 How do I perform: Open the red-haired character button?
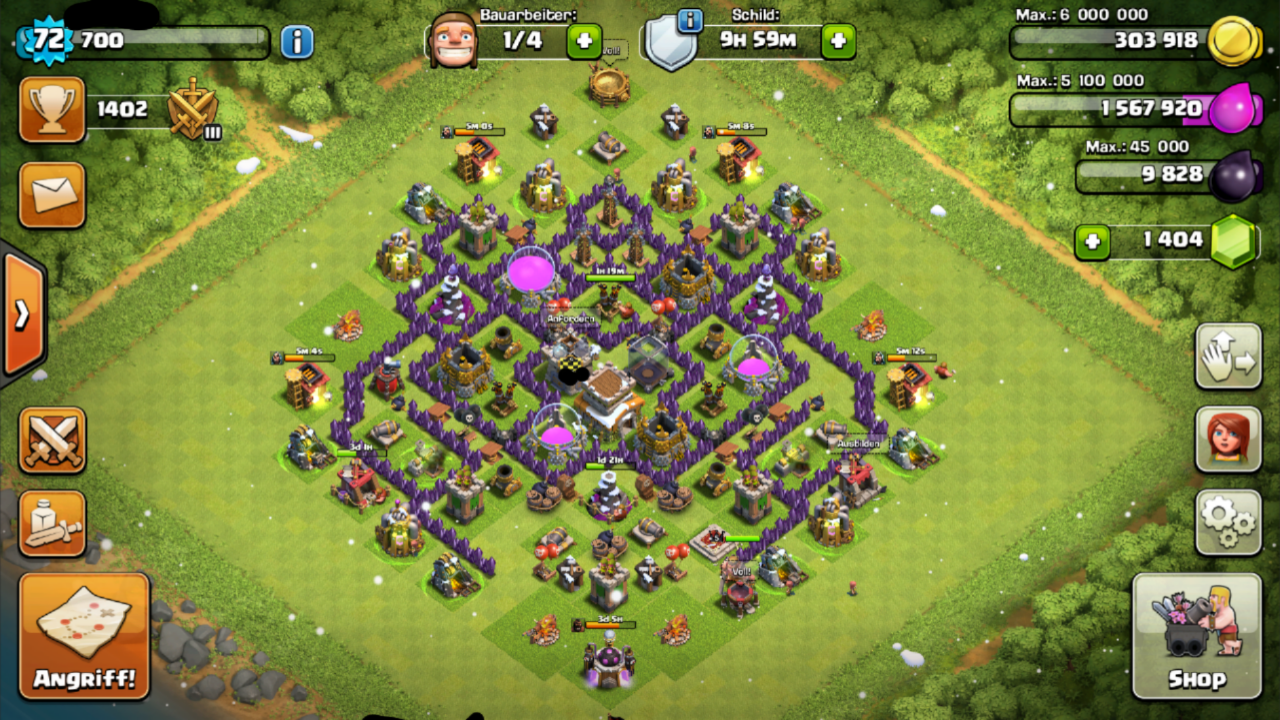(1228, 439)
